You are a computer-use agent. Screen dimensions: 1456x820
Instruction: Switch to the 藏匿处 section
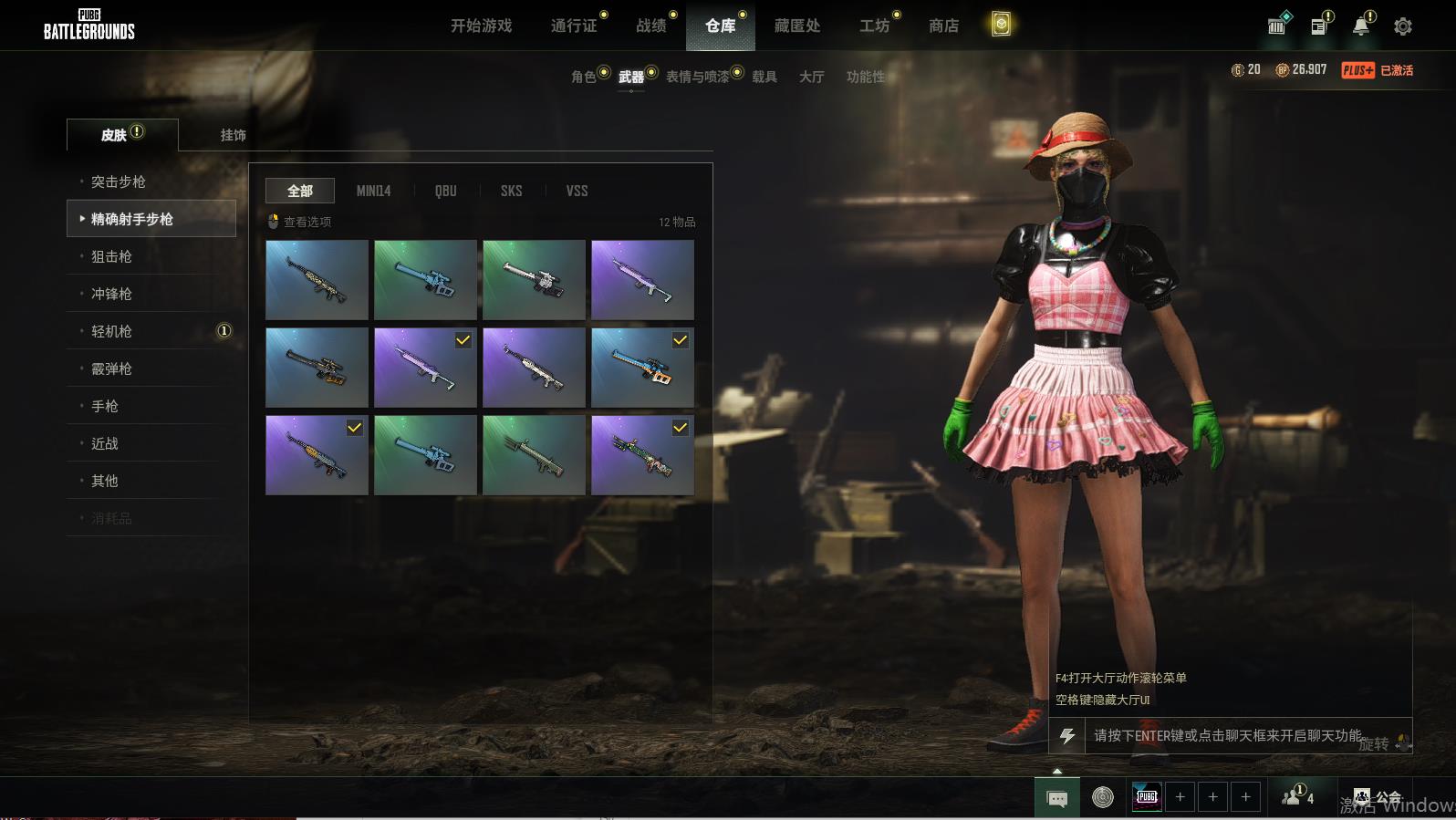tap(797, 26)
